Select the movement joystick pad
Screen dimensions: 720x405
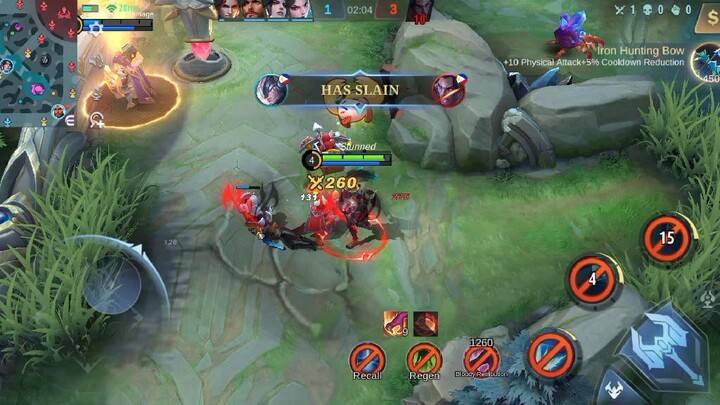[112, 286]
